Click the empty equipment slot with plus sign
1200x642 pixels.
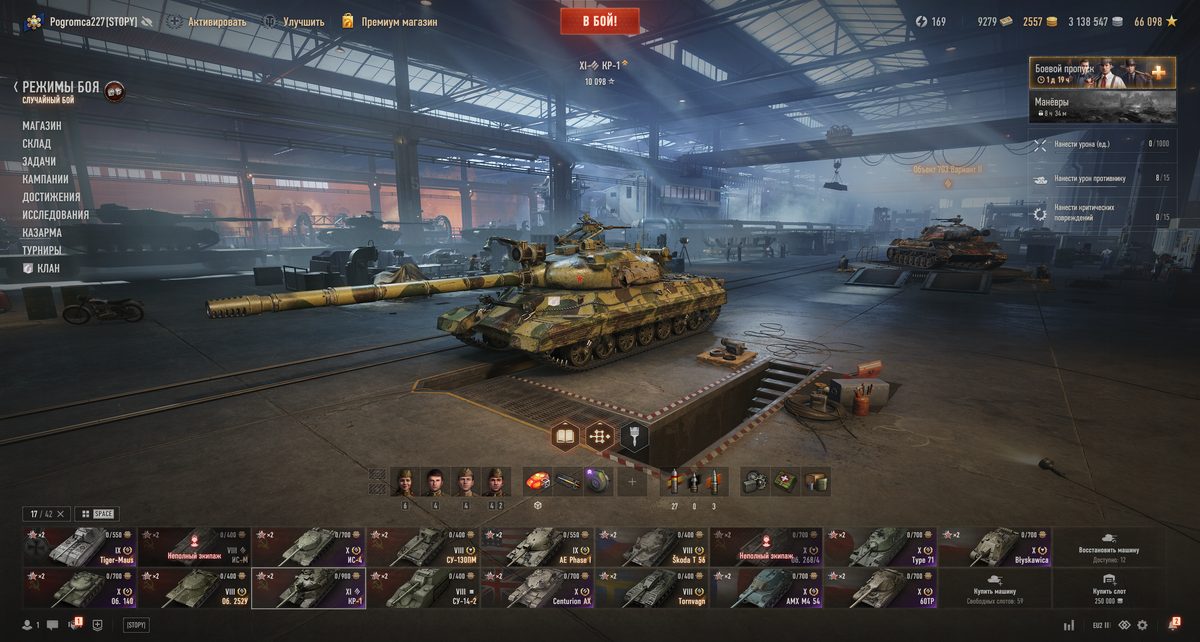[632, 482]
